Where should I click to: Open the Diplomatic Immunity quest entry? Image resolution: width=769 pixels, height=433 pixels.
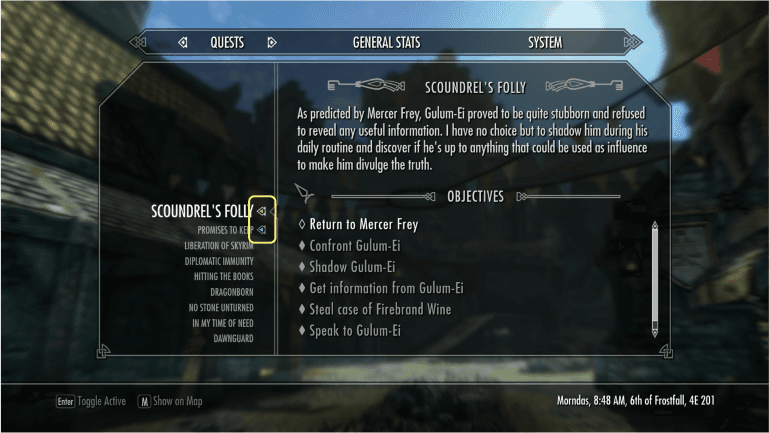coord(218,261)
